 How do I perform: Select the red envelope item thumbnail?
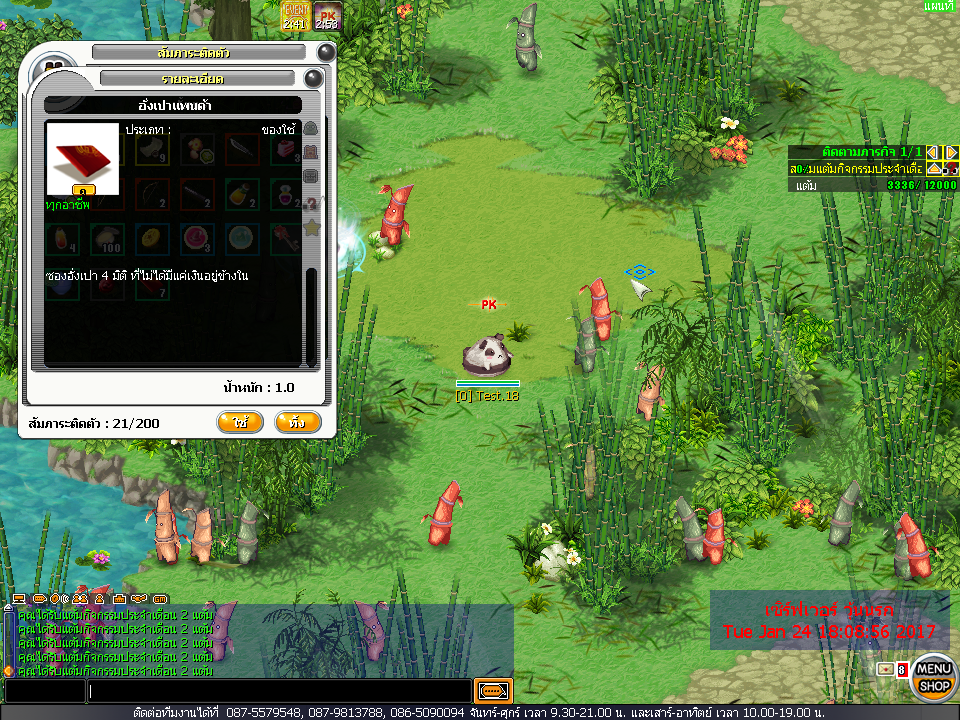pos(83,159)
